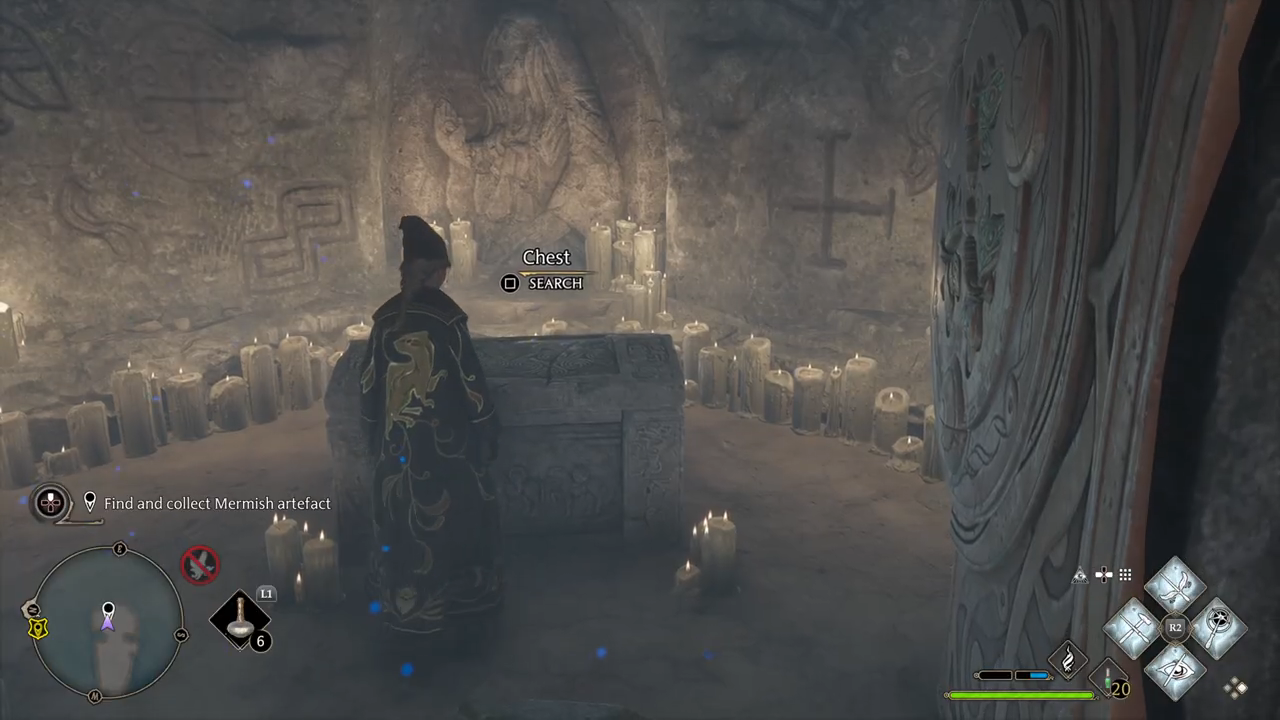Click the nine-dot grid icon

[1125, 575]
